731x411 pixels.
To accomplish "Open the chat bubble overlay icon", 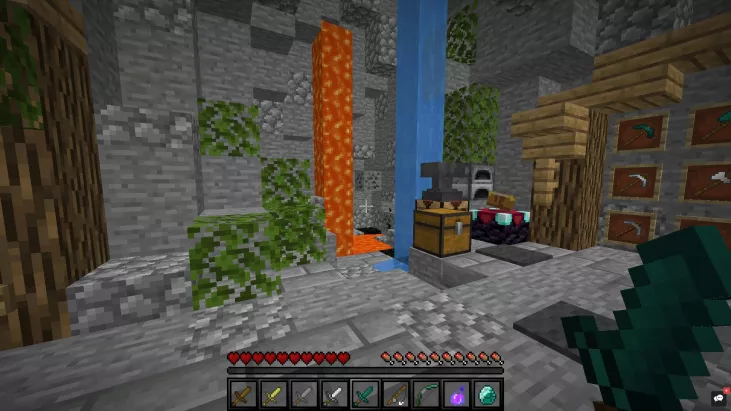I will tap(720, 397).
